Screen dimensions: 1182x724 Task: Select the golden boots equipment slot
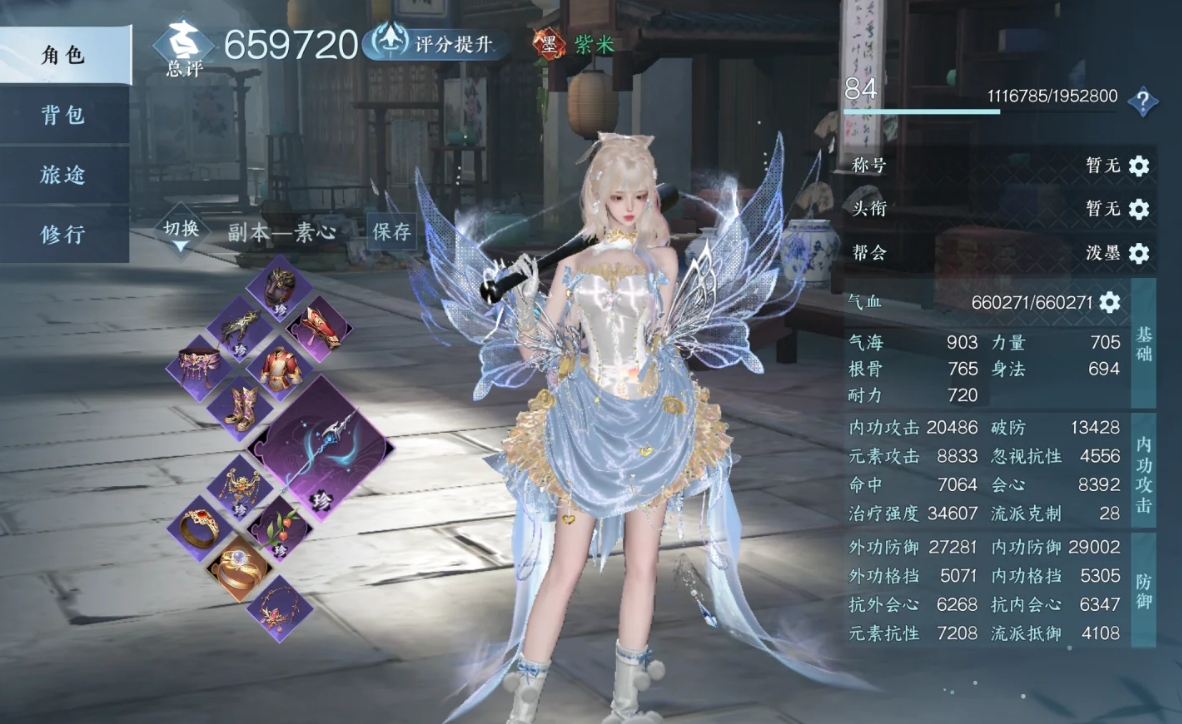(241, 407)
